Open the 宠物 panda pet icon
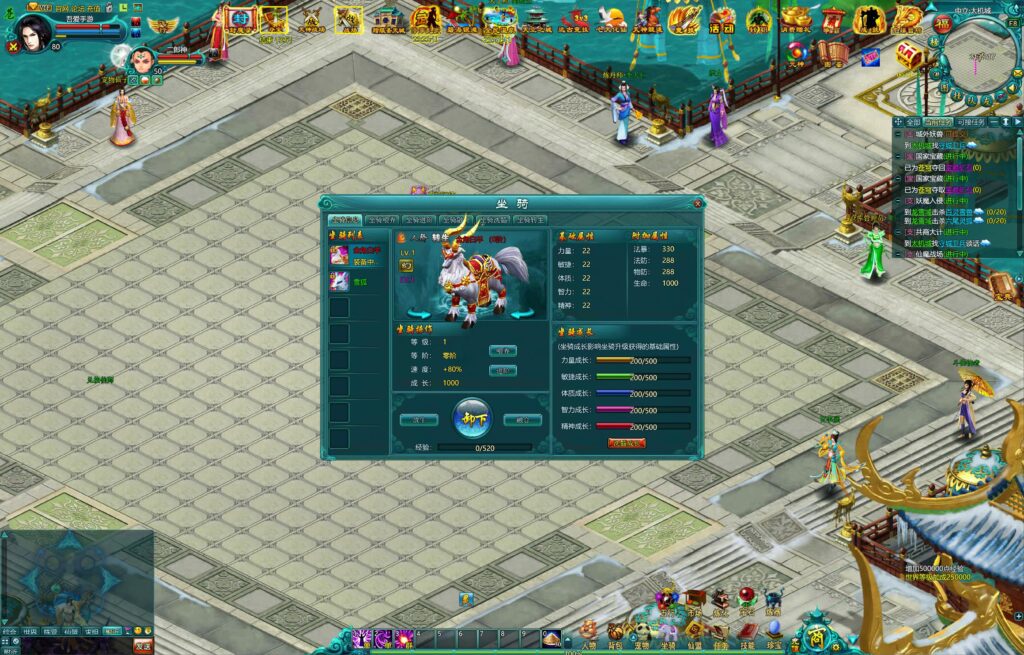The height and width of the screenshot is (655, 1024). (x=642, y=631)
